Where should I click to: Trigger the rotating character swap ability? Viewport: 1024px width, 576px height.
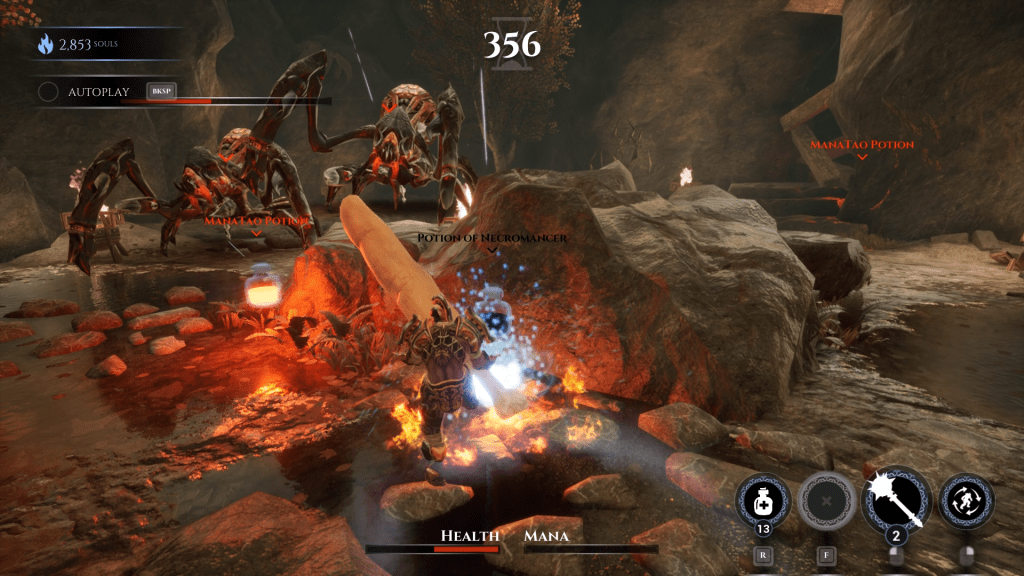click(x=966, y=500)
